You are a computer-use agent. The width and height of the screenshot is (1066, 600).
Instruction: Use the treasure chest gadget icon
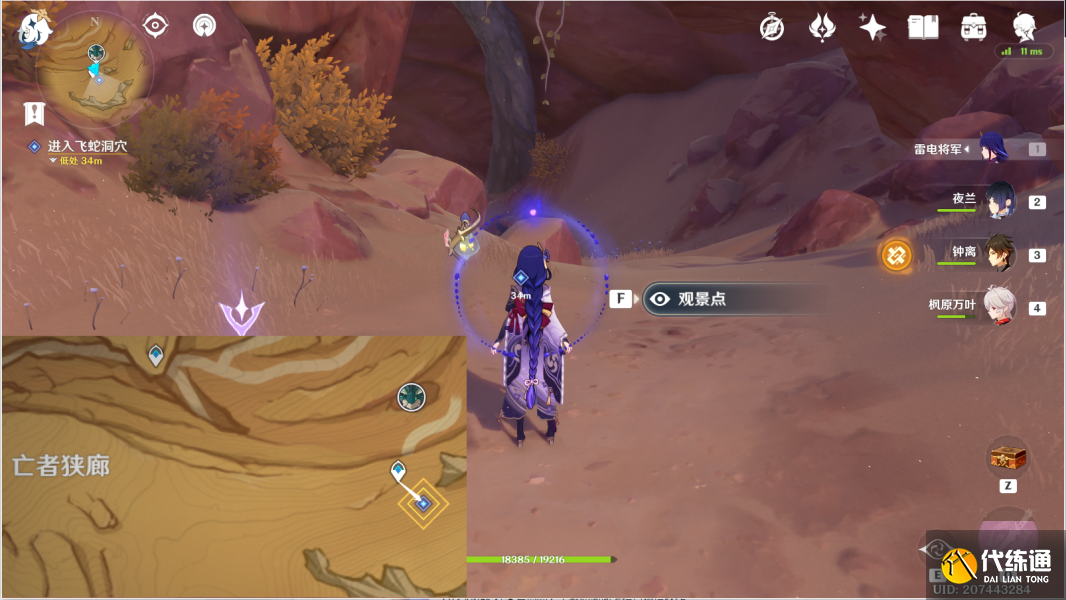pyautogui.click(x=1007, y=458)
